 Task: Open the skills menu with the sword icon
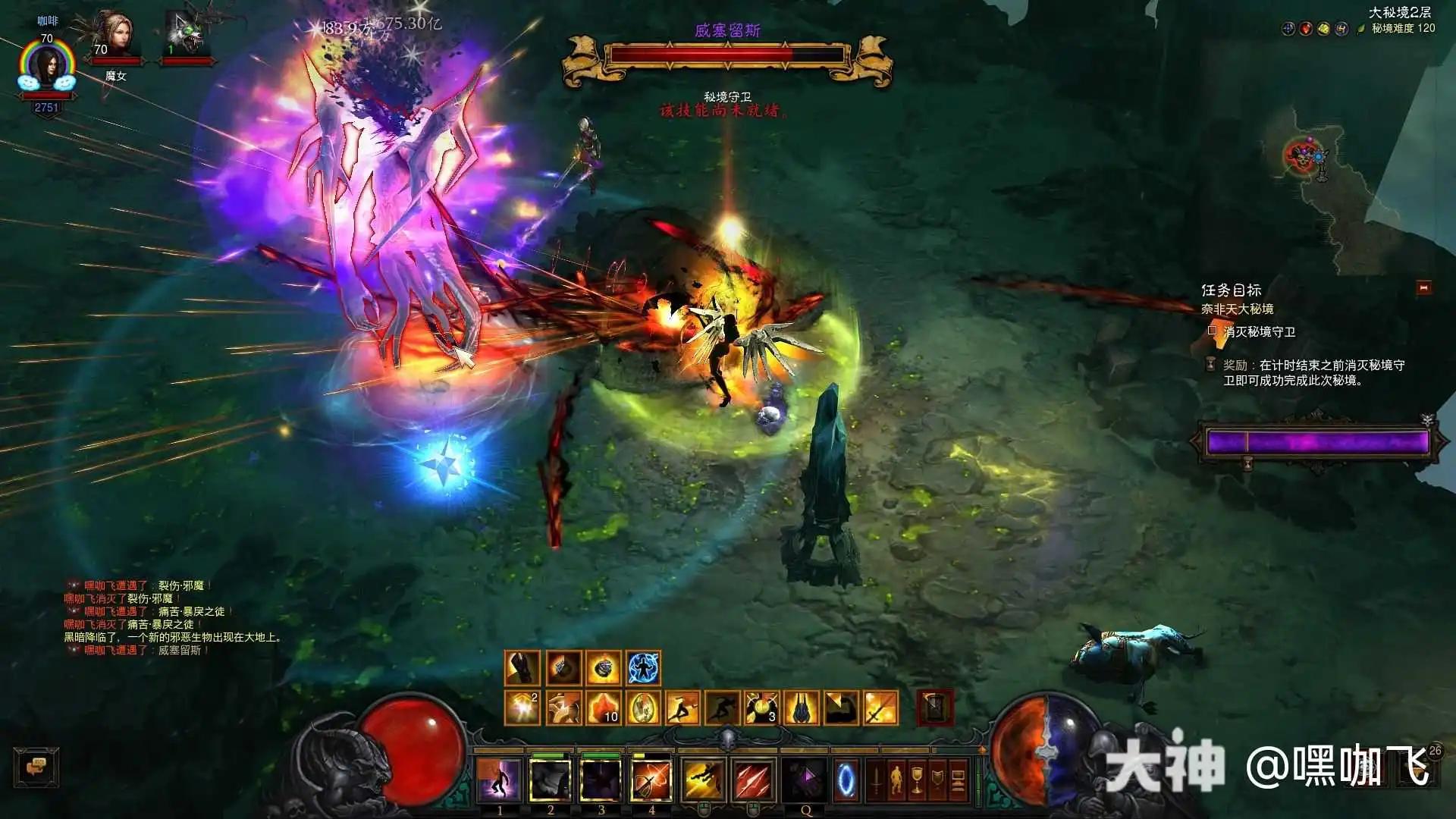coord(876,780)
